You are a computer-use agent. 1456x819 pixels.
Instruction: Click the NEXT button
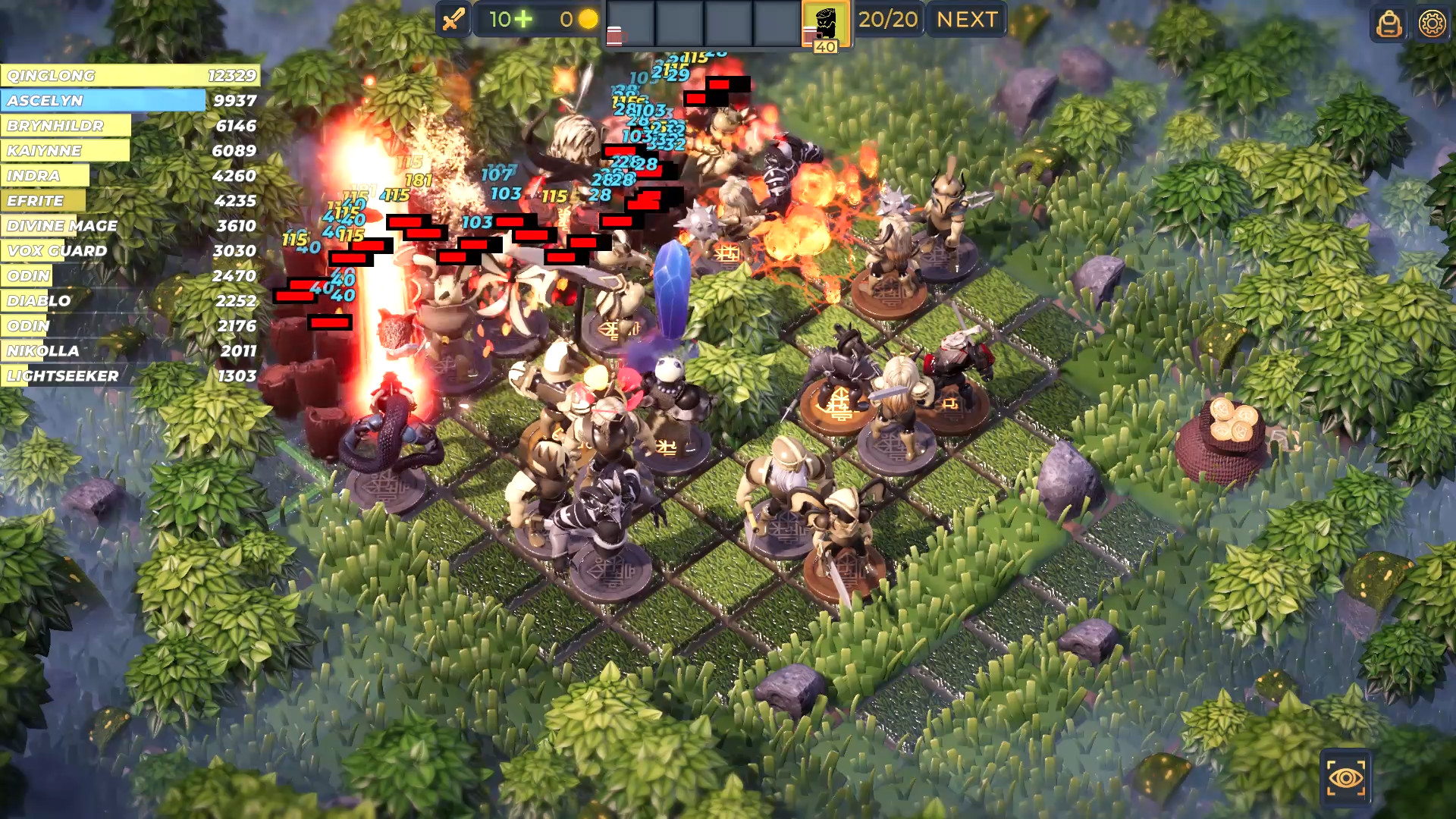(965, 20)
